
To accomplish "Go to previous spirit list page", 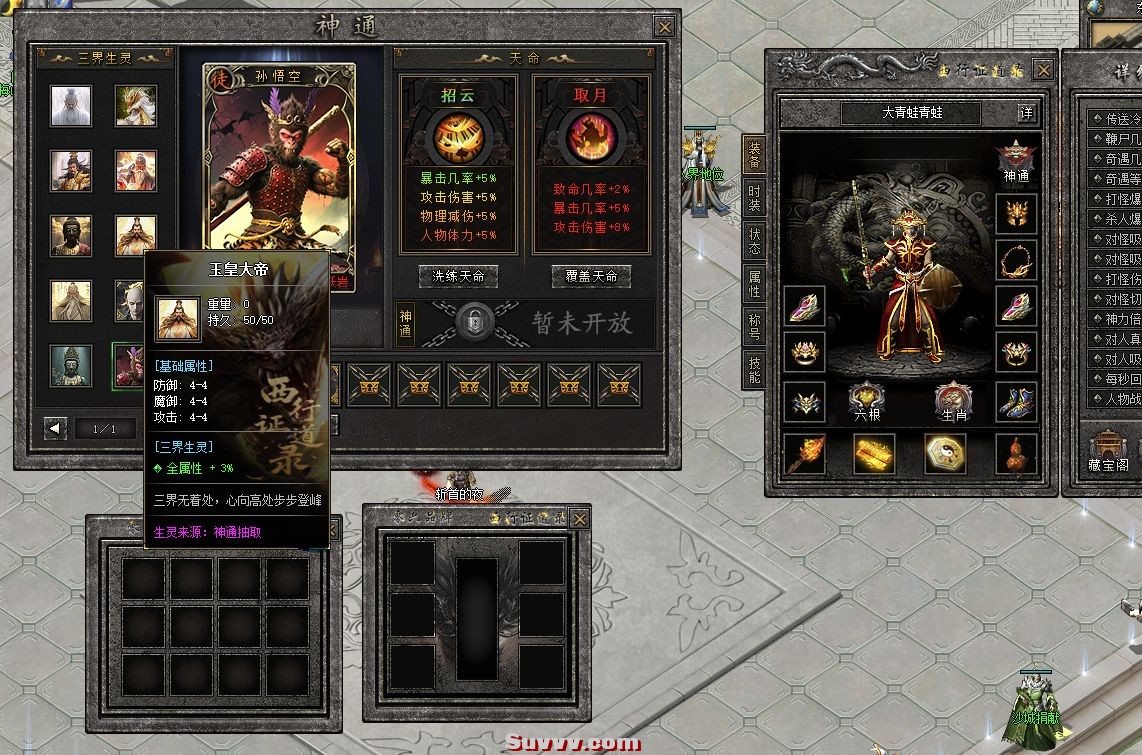I will click(x=56, y=429).
